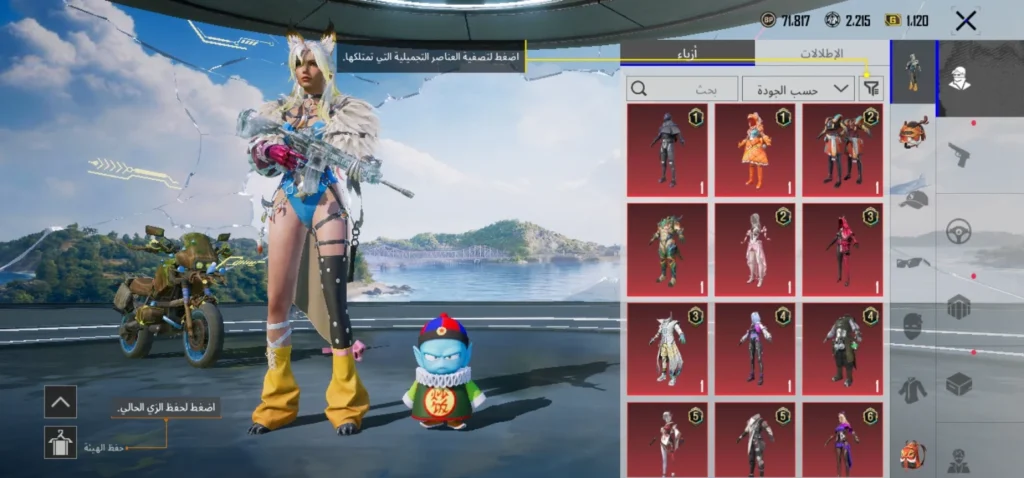The image size is (1024, 478).
Task: Select the jacket clothing category
Action: point(912,389)
